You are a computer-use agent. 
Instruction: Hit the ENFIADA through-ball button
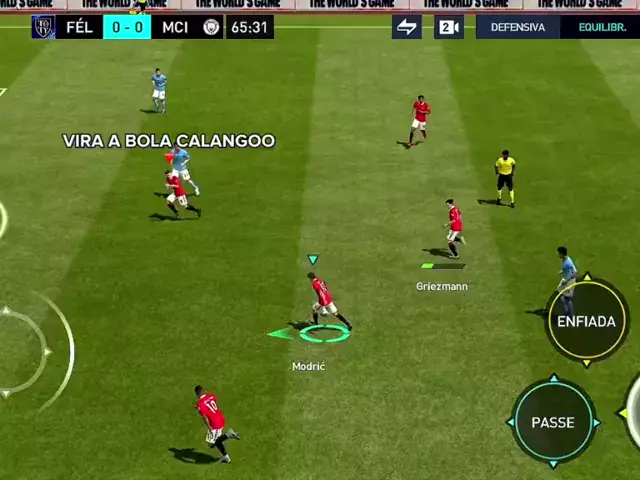[x=586, y=321]
